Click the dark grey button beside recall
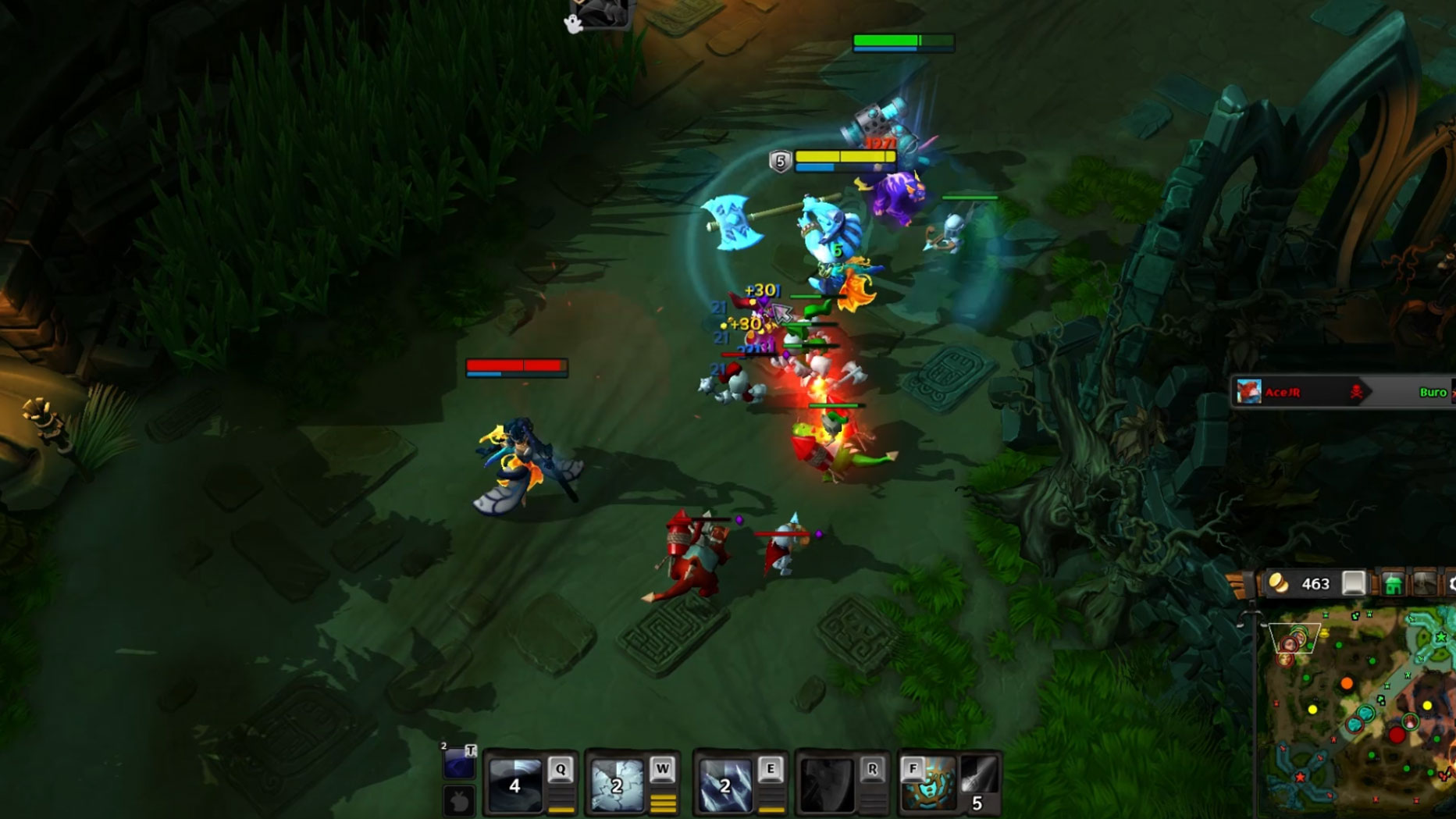Screen dimensions: 1456x819 [x=1424, y=584]
